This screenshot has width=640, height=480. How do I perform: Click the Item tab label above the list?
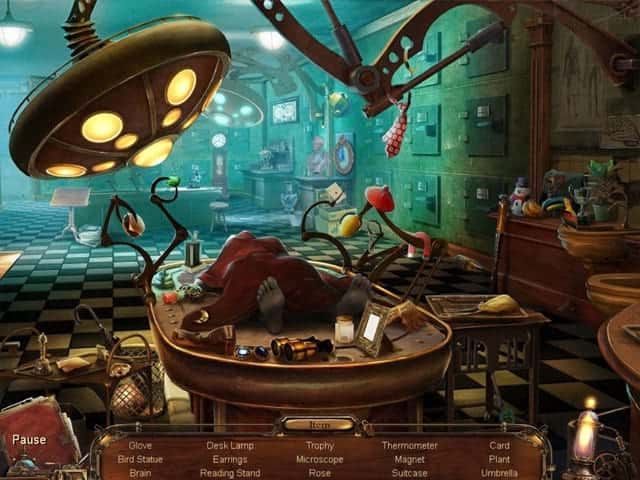point(318,425)
